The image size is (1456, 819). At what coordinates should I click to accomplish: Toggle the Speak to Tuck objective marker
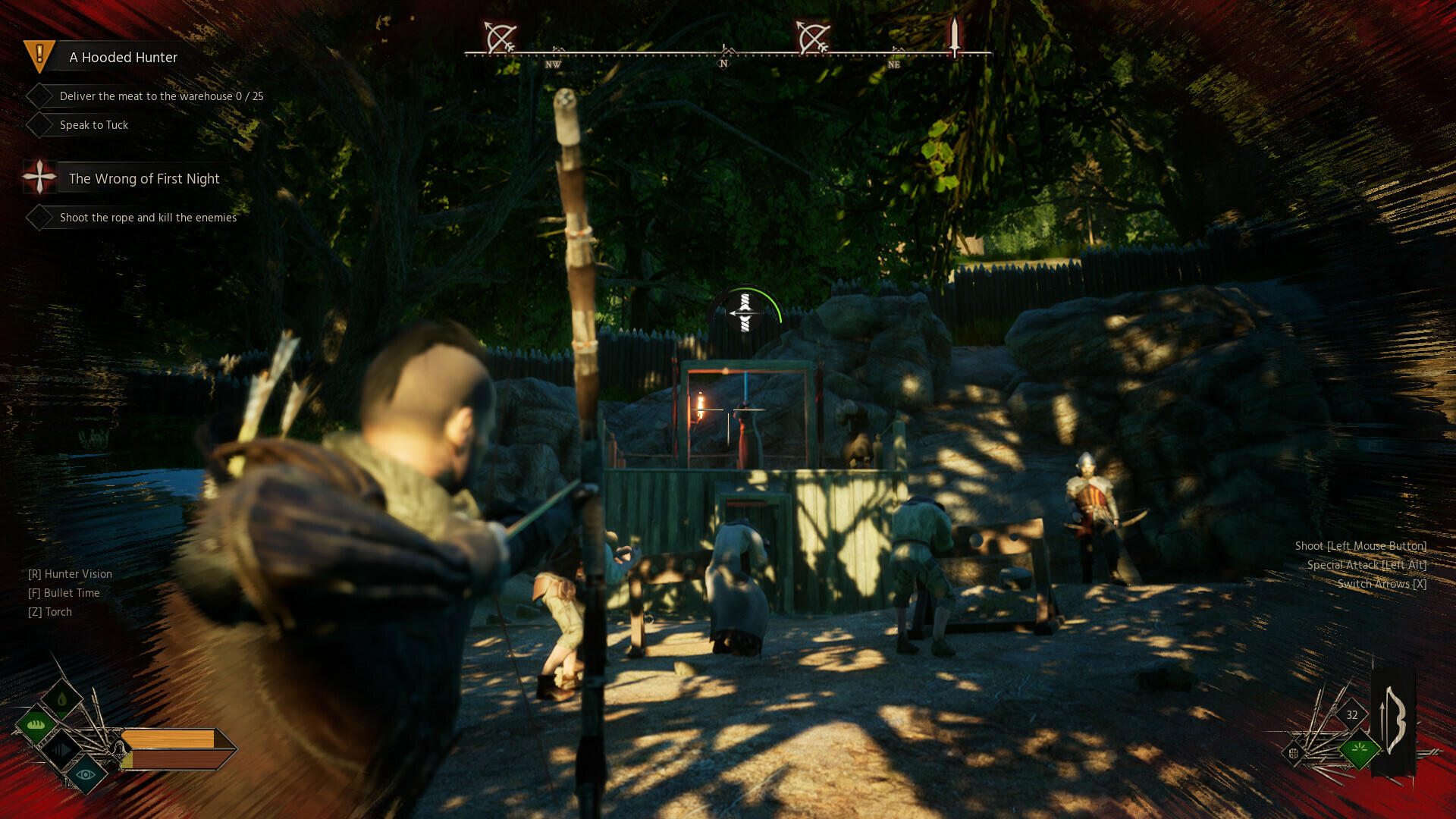coord(39,124)
